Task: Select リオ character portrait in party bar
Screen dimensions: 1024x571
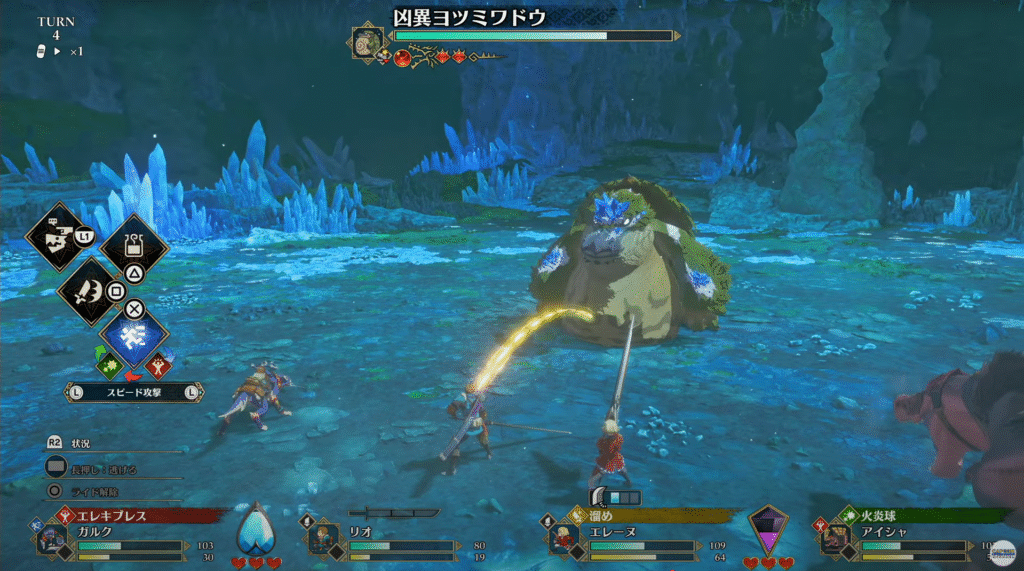Action: tap(322, 540)
